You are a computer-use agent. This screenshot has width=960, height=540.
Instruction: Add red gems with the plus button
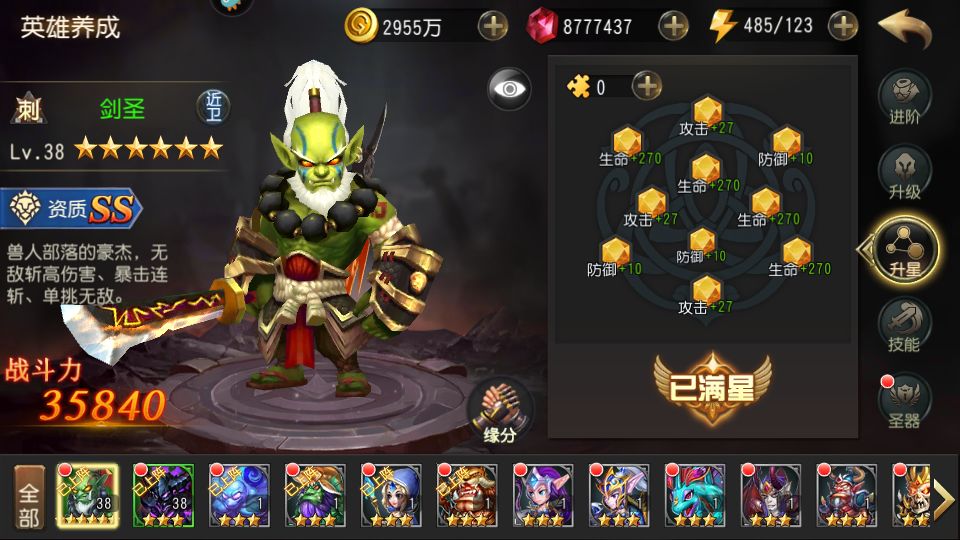pos(674,26)
